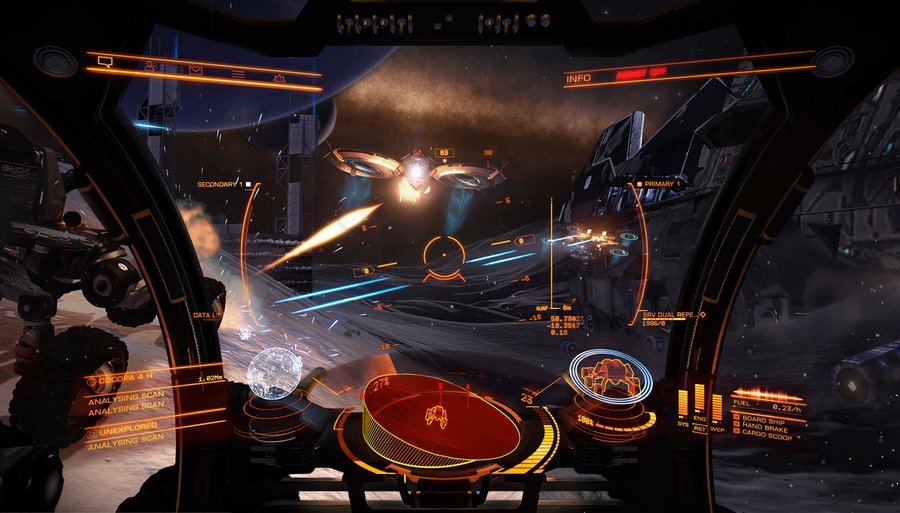Image resolution: width=900 pixels, height=513 pixels.
Task: Toggle the Hand Brake indicator
Action: [x=765, y=428]
